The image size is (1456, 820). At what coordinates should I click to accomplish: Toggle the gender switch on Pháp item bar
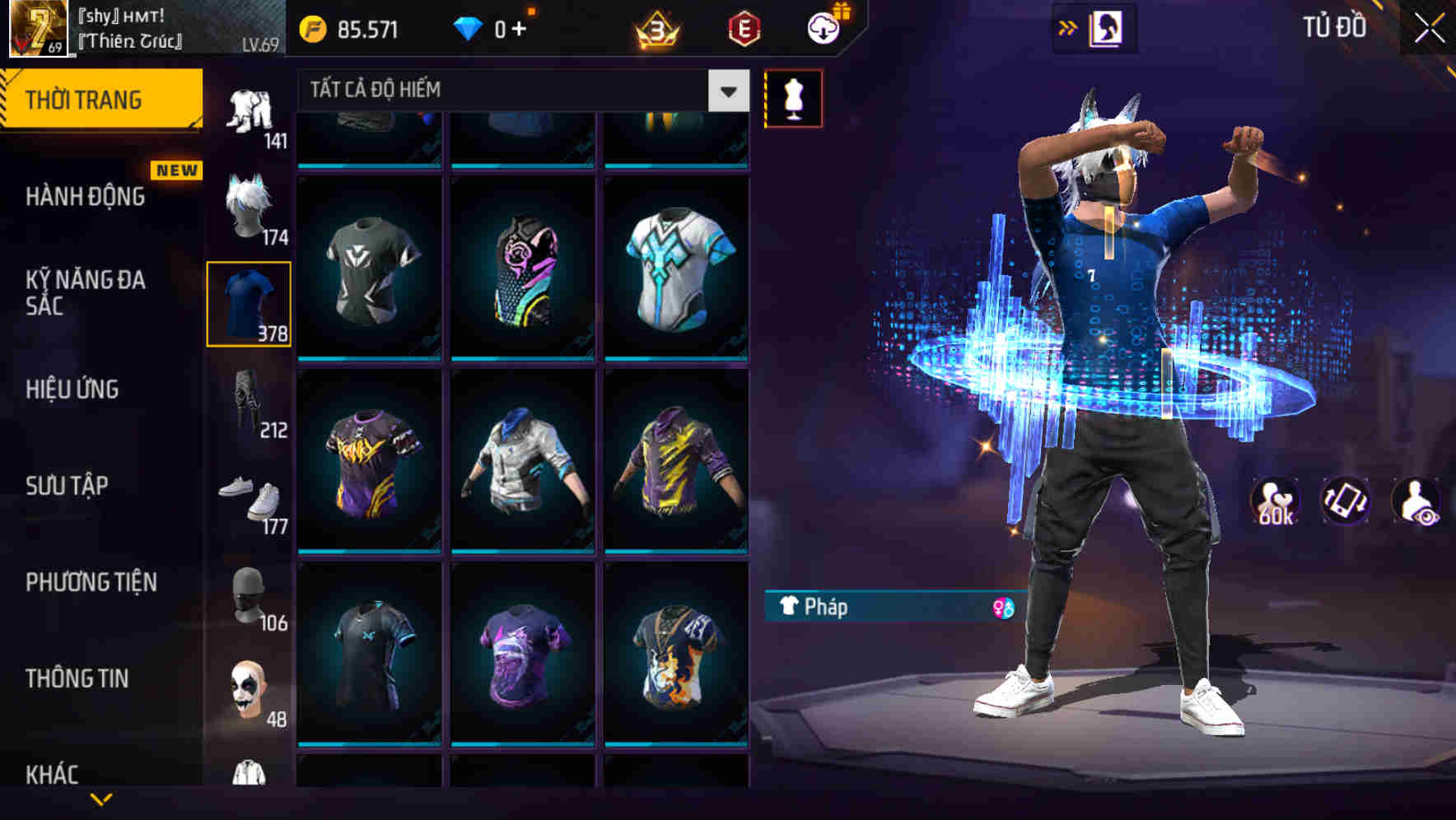(1004, 608)
